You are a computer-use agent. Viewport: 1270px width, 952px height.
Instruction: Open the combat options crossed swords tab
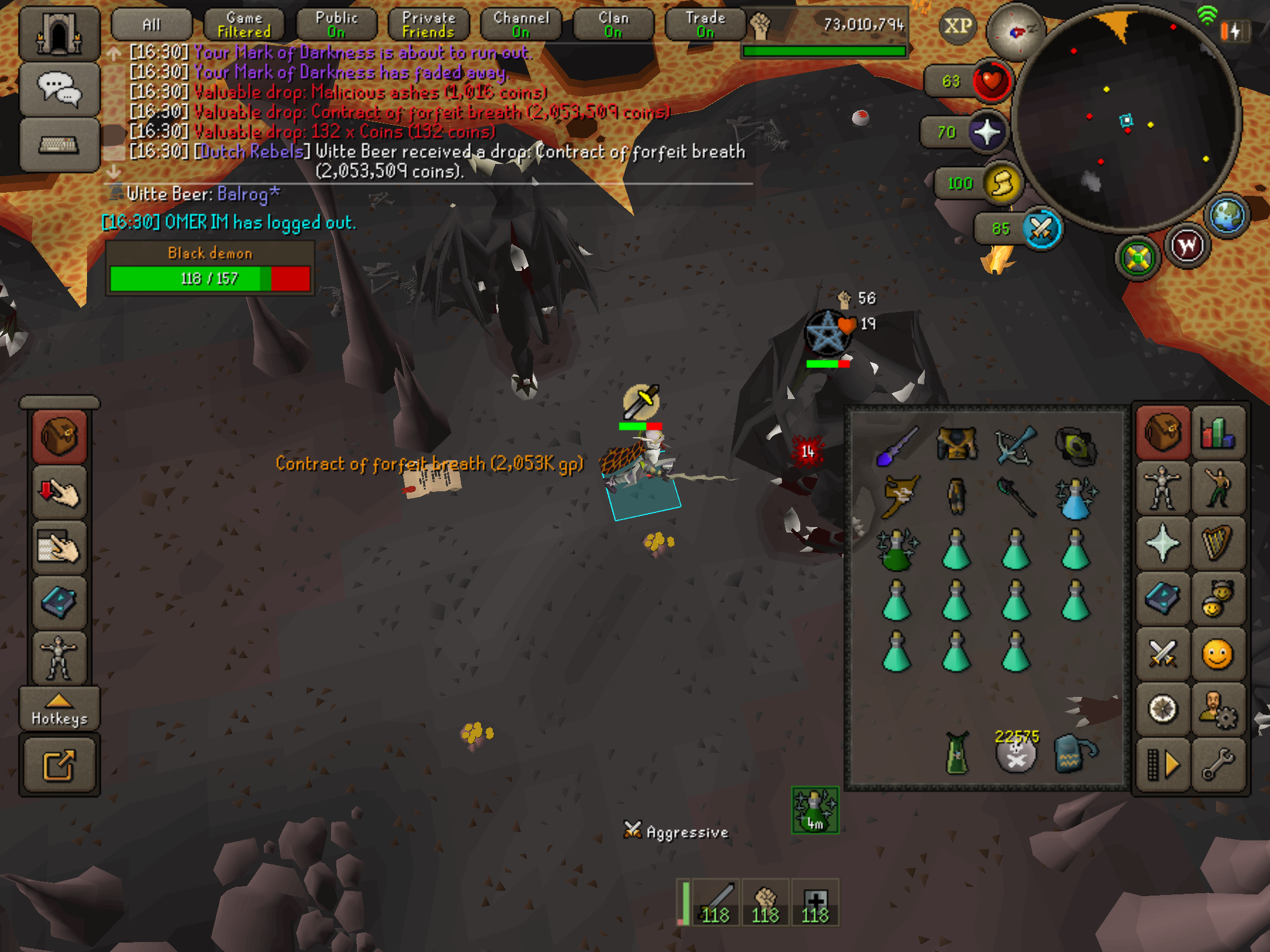tap(1162, 653)
